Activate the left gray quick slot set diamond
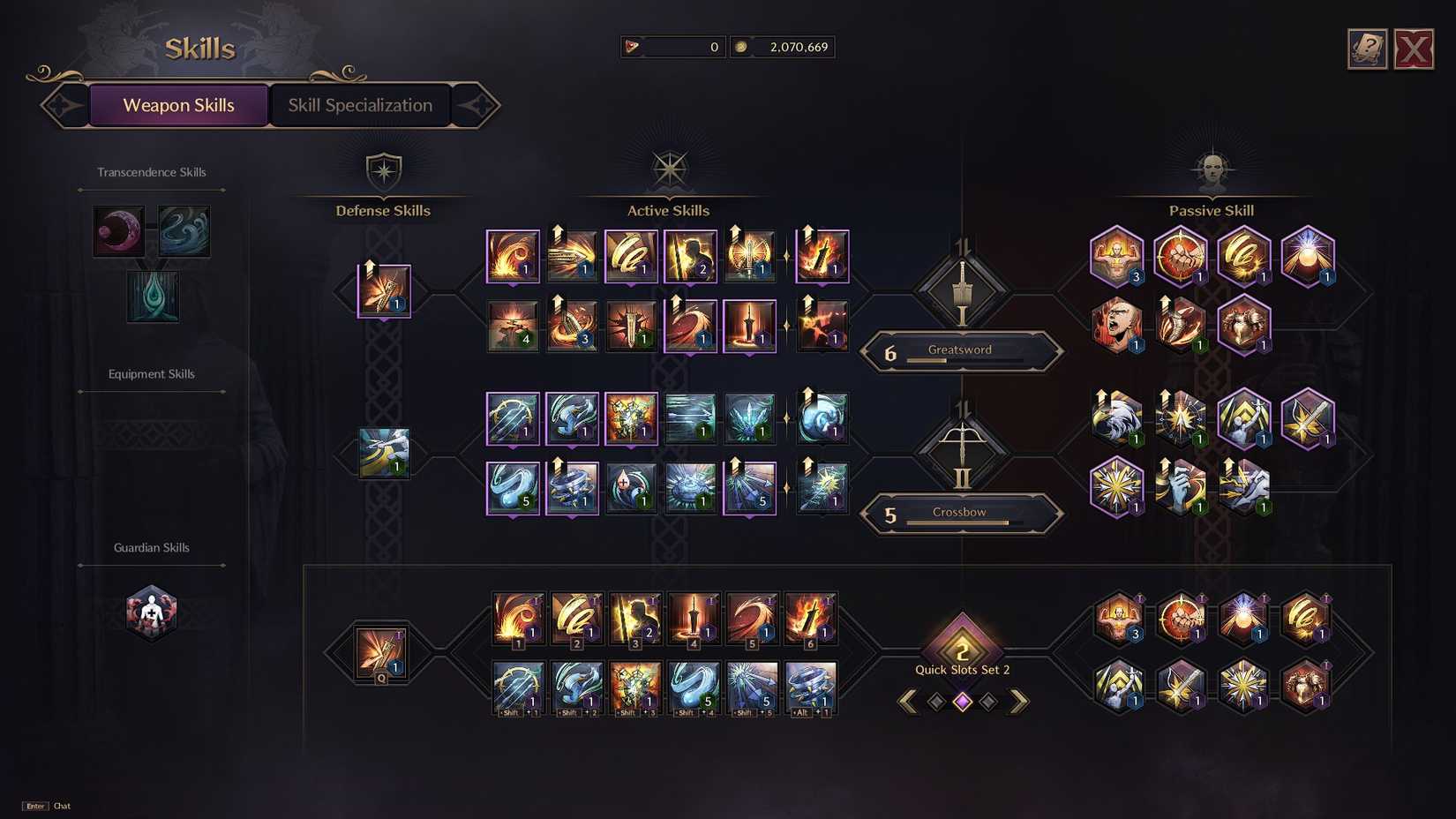The height and width of the screenshot is (819, 1456). click(x=935, y=700)
